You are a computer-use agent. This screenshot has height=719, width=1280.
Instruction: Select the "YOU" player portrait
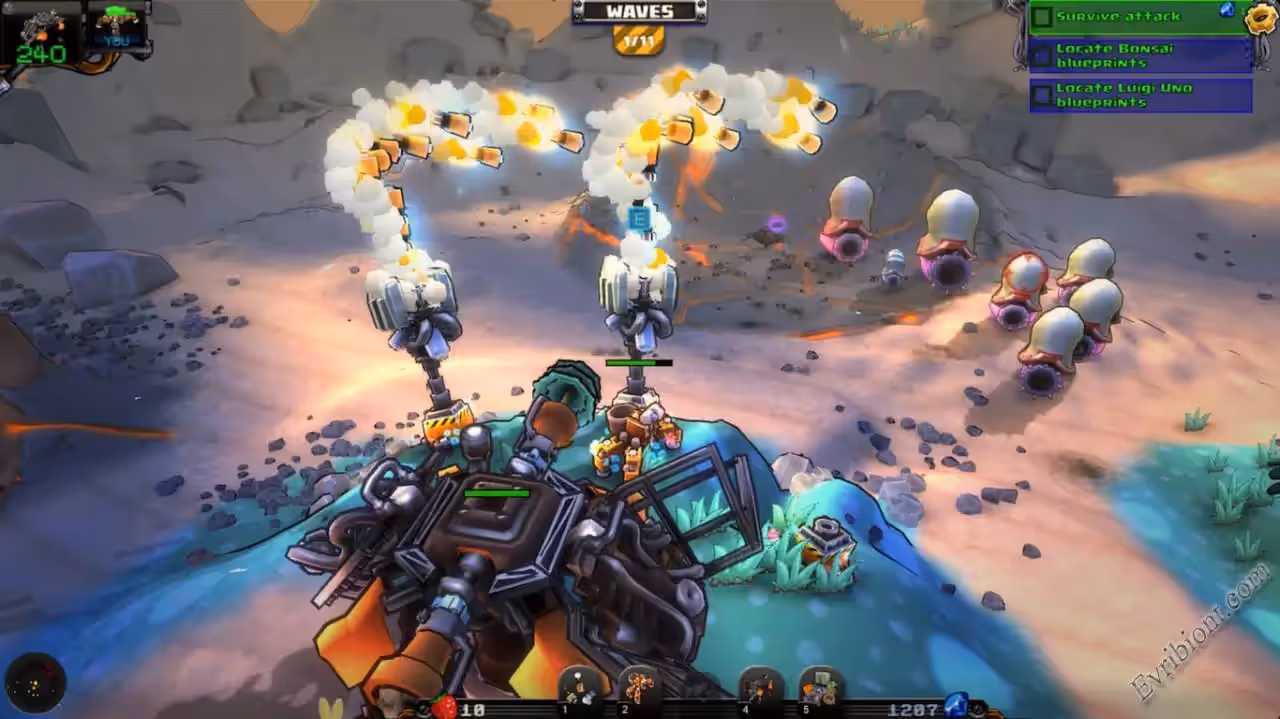point(117,28)
